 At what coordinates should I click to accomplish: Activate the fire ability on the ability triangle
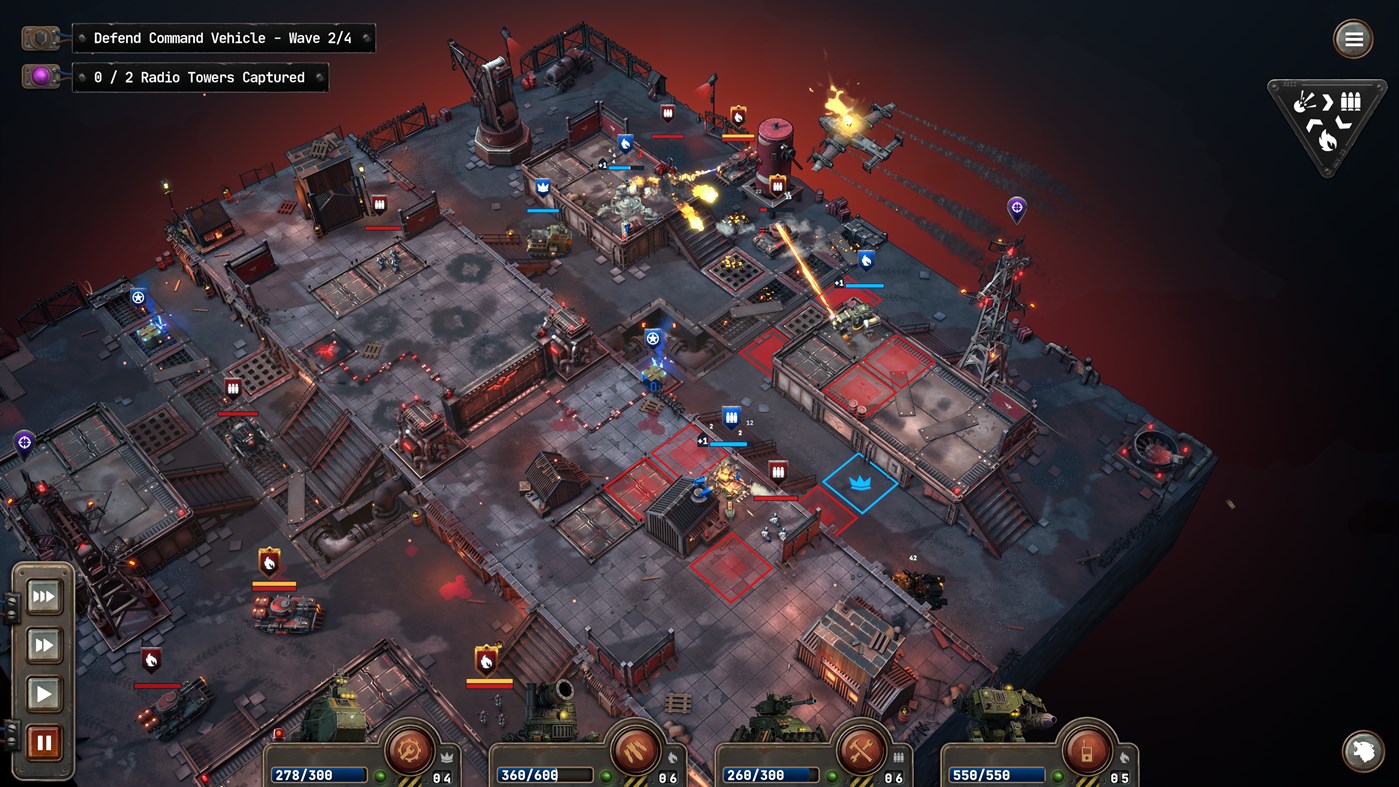1327,140
